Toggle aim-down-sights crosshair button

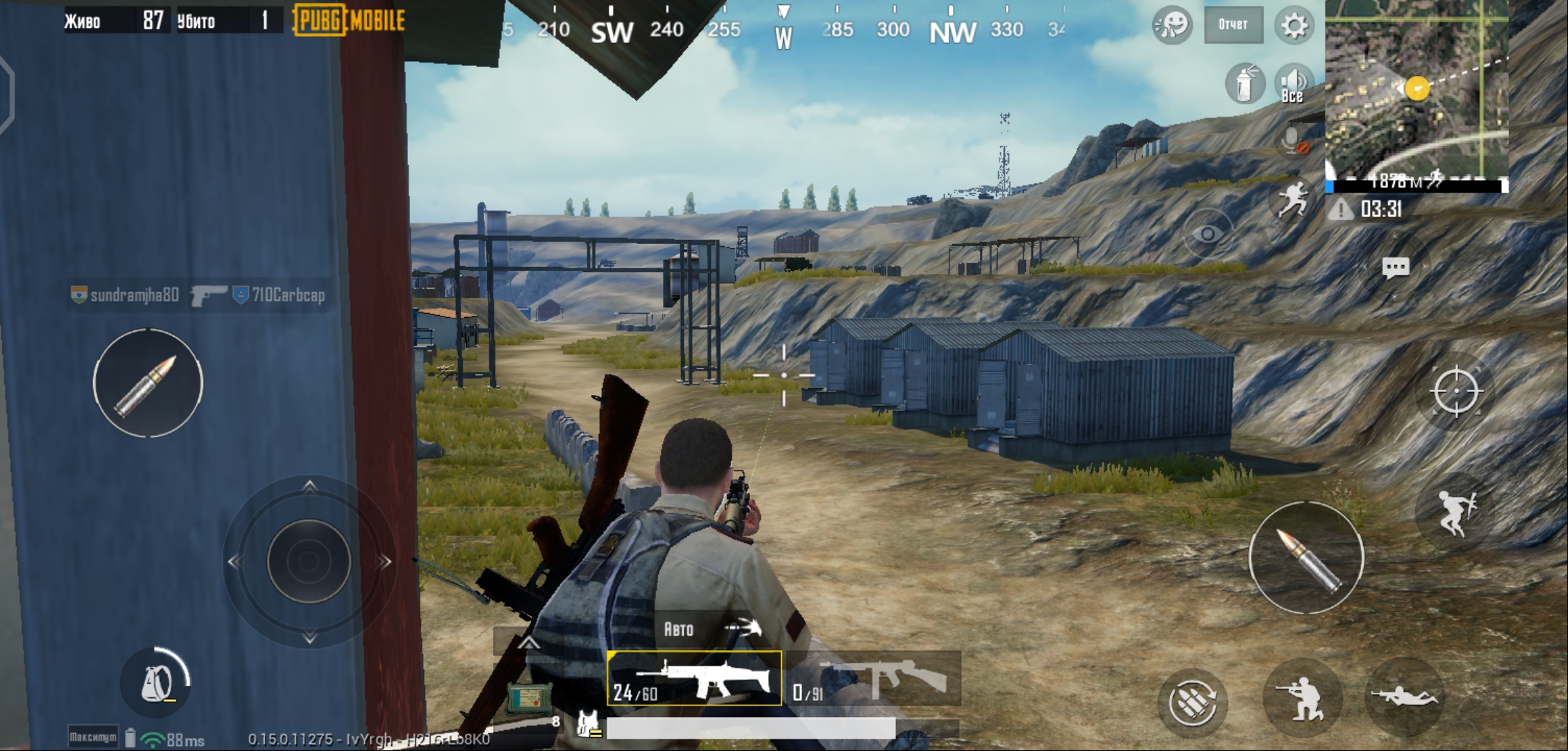(1455, 391)
